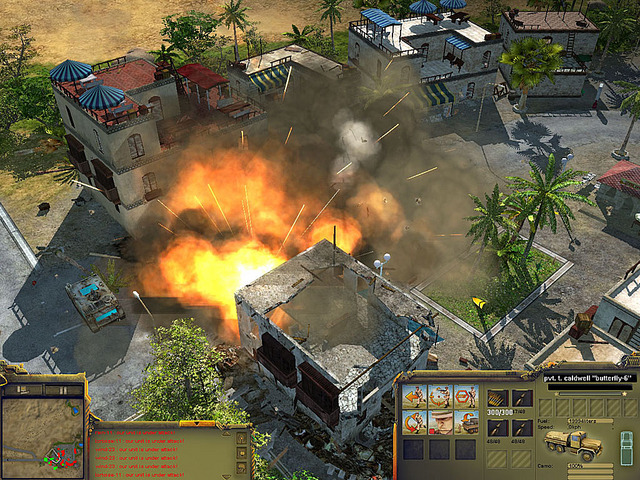Click the tactical minimap
640x480 pixels.
tap(43, 439)
